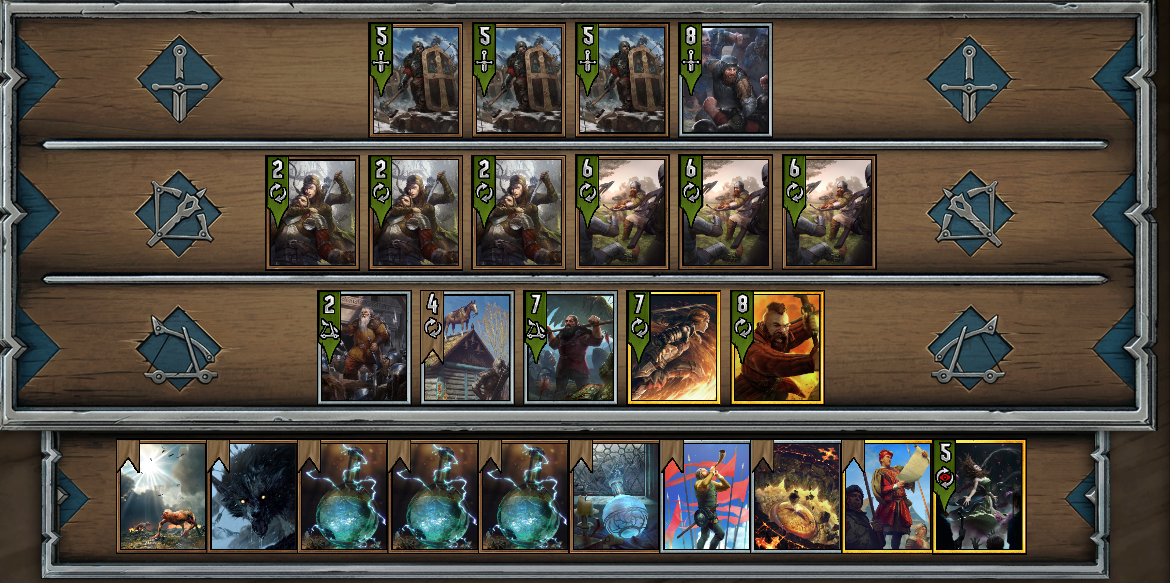
Task: Select the fiery golden explosion card
Action: click(796, 497)
